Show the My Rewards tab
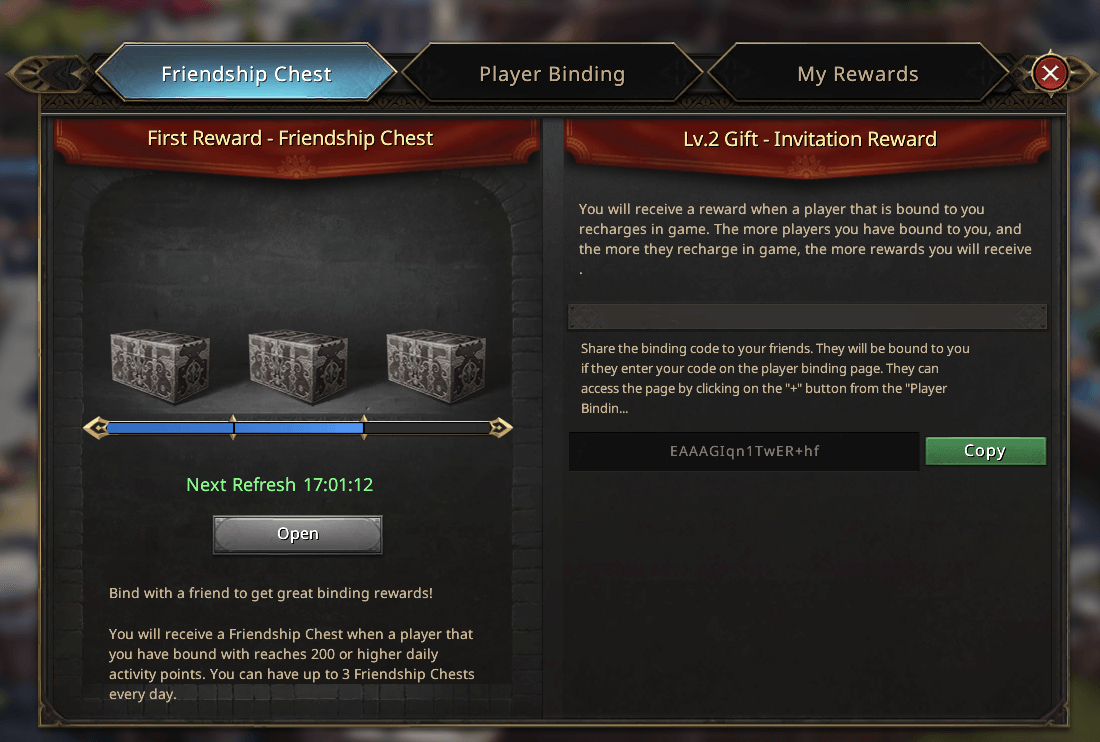 tap(858, 74)
